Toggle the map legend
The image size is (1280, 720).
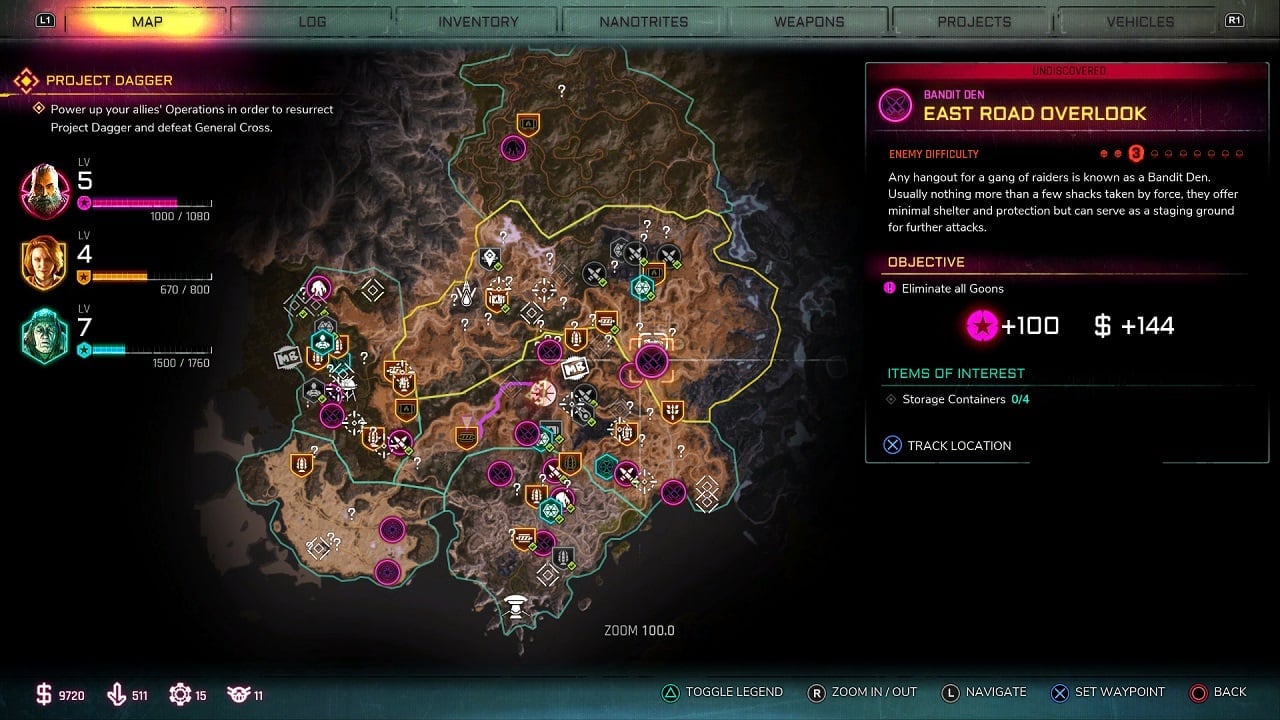coord(722,691)
